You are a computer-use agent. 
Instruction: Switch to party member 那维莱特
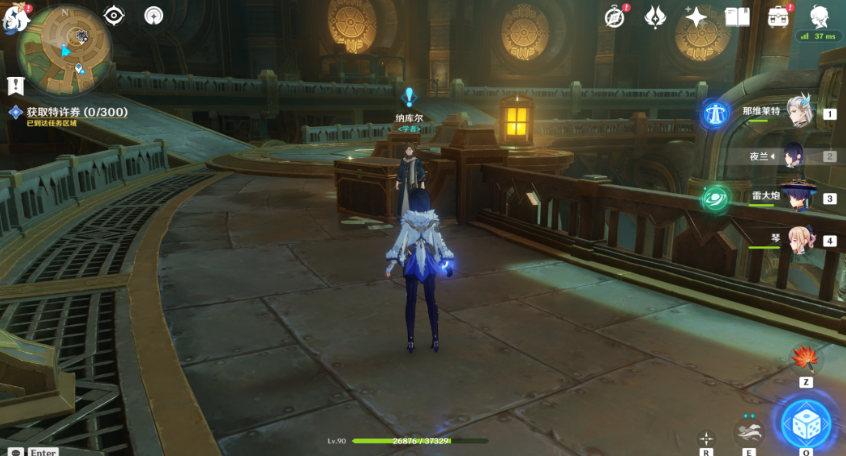[x=798, y=112]
